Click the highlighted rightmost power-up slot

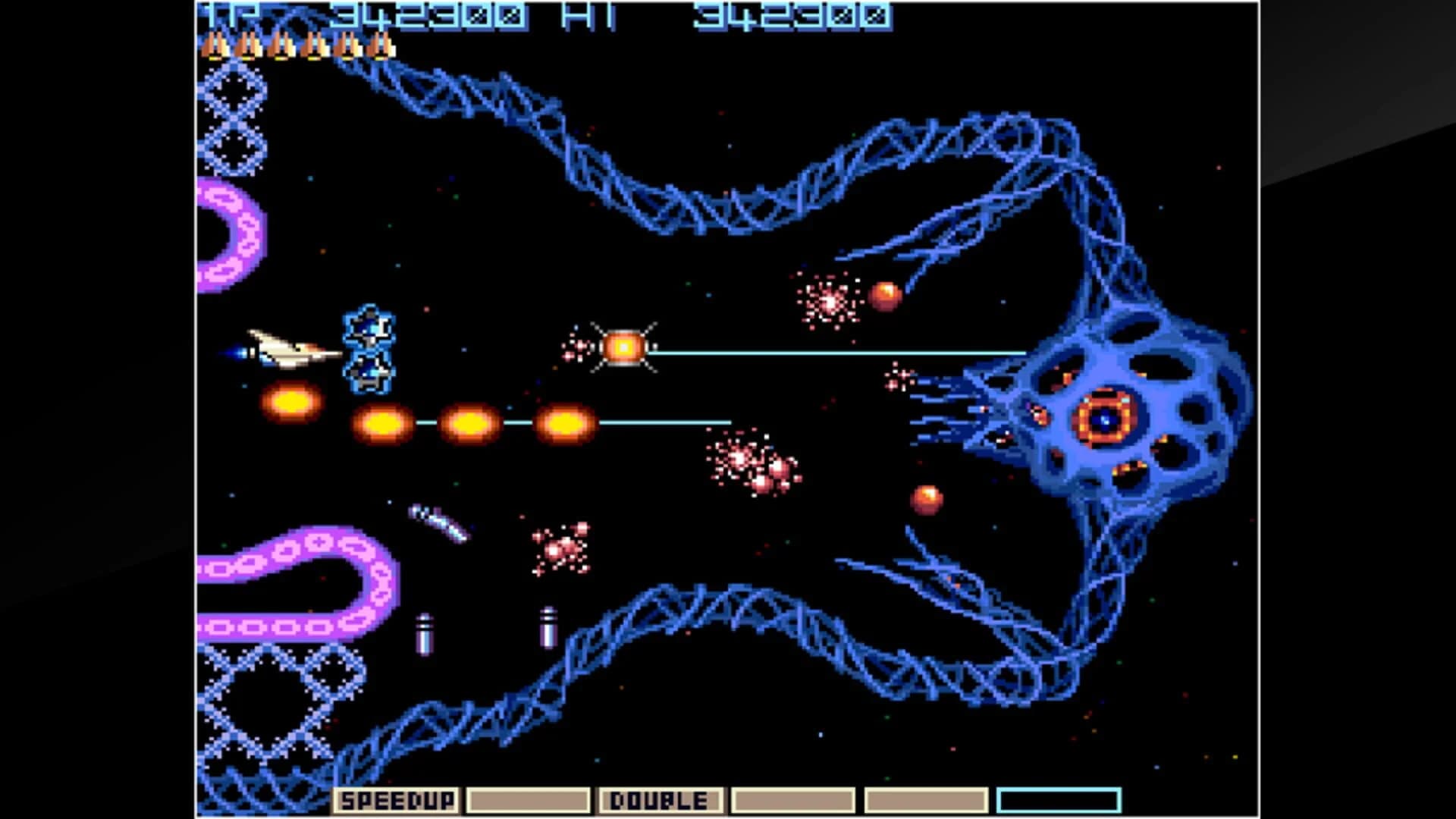[1059, 799]
